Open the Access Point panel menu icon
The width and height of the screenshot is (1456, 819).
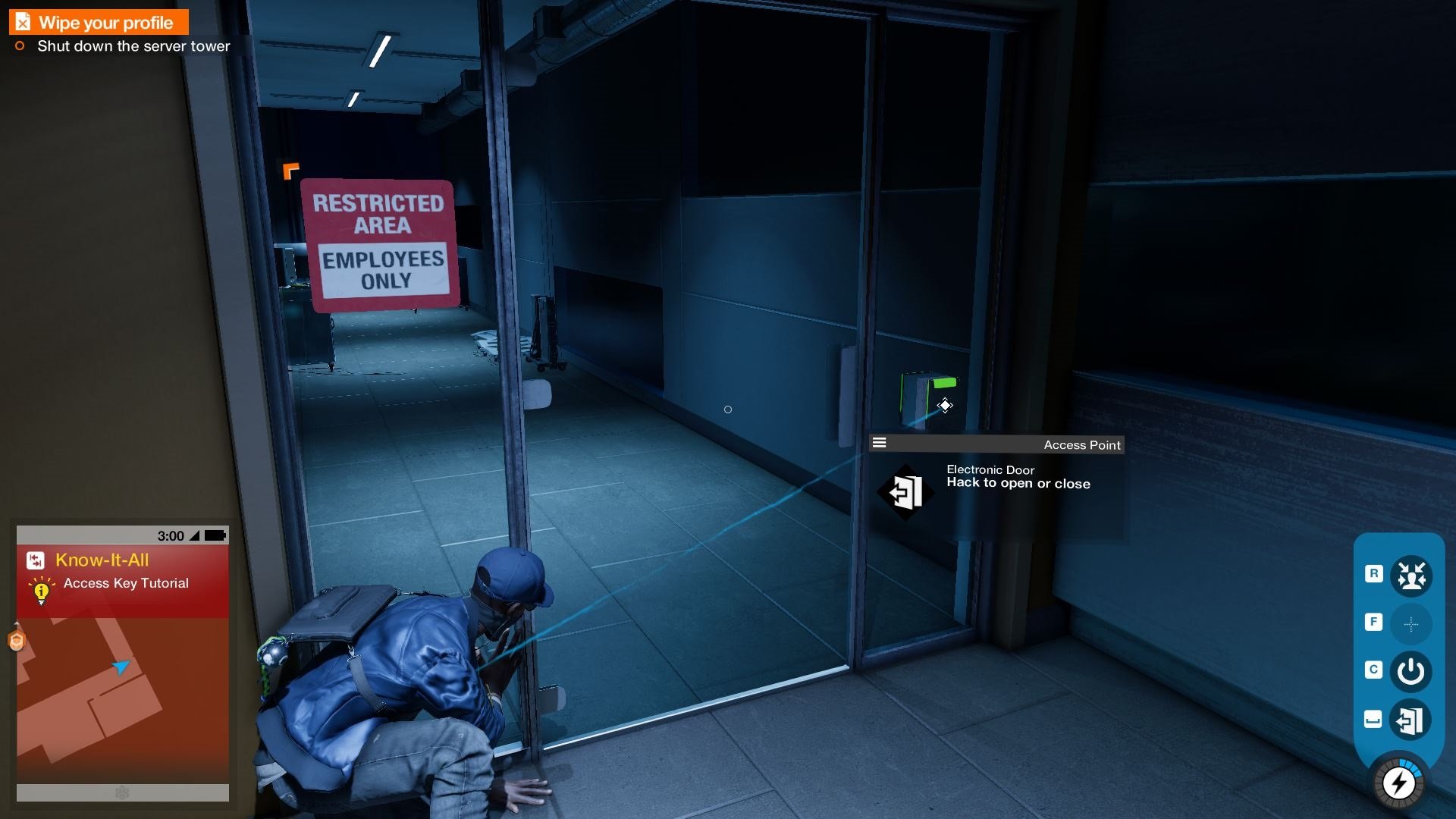click(880, 443)
